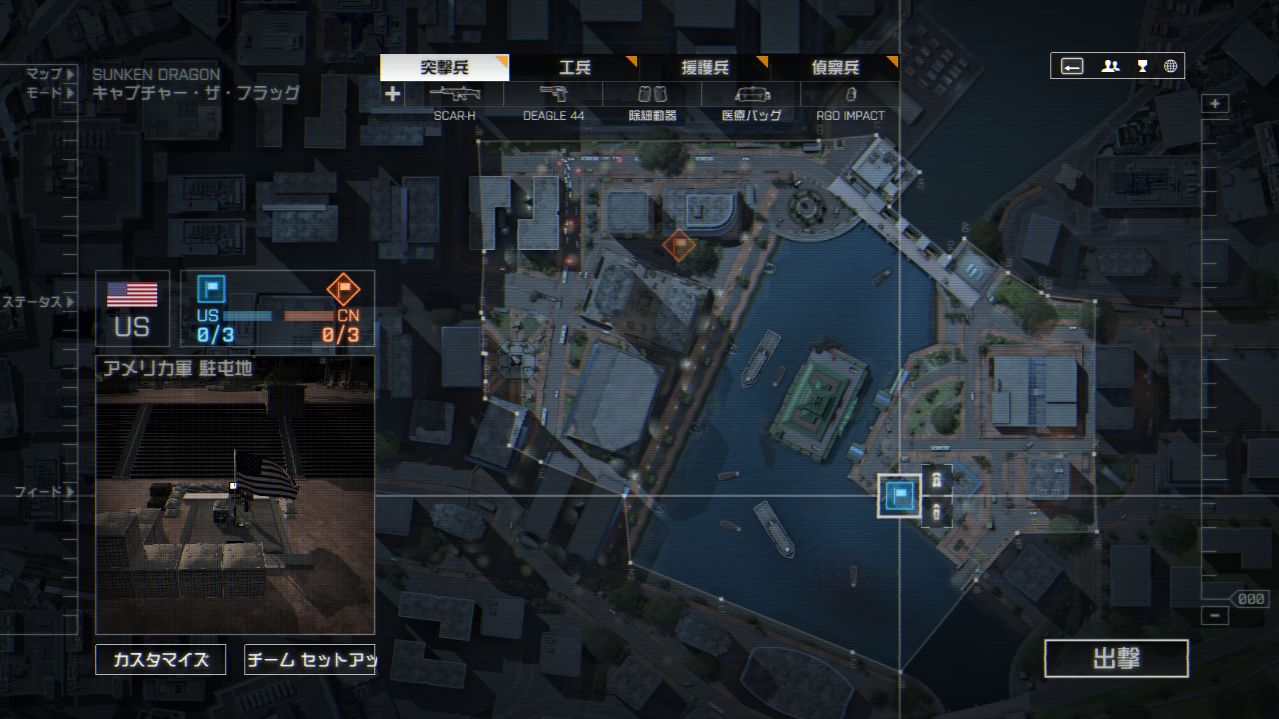Open the globe icon in top bar
This screenshot has height=719, width=1279.
(1170, 67)
